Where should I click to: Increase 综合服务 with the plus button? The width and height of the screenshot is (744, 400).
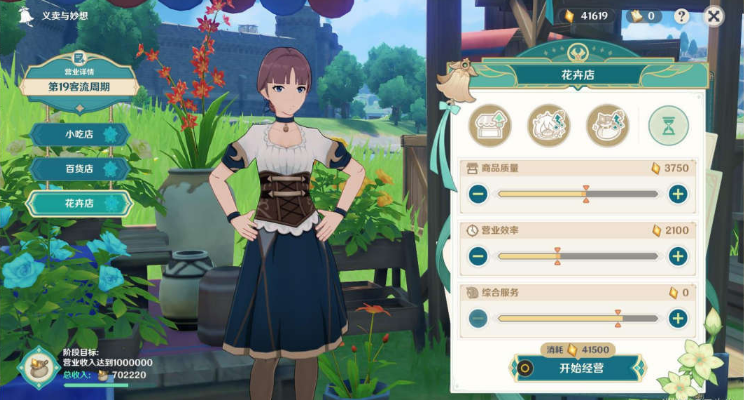677,319
